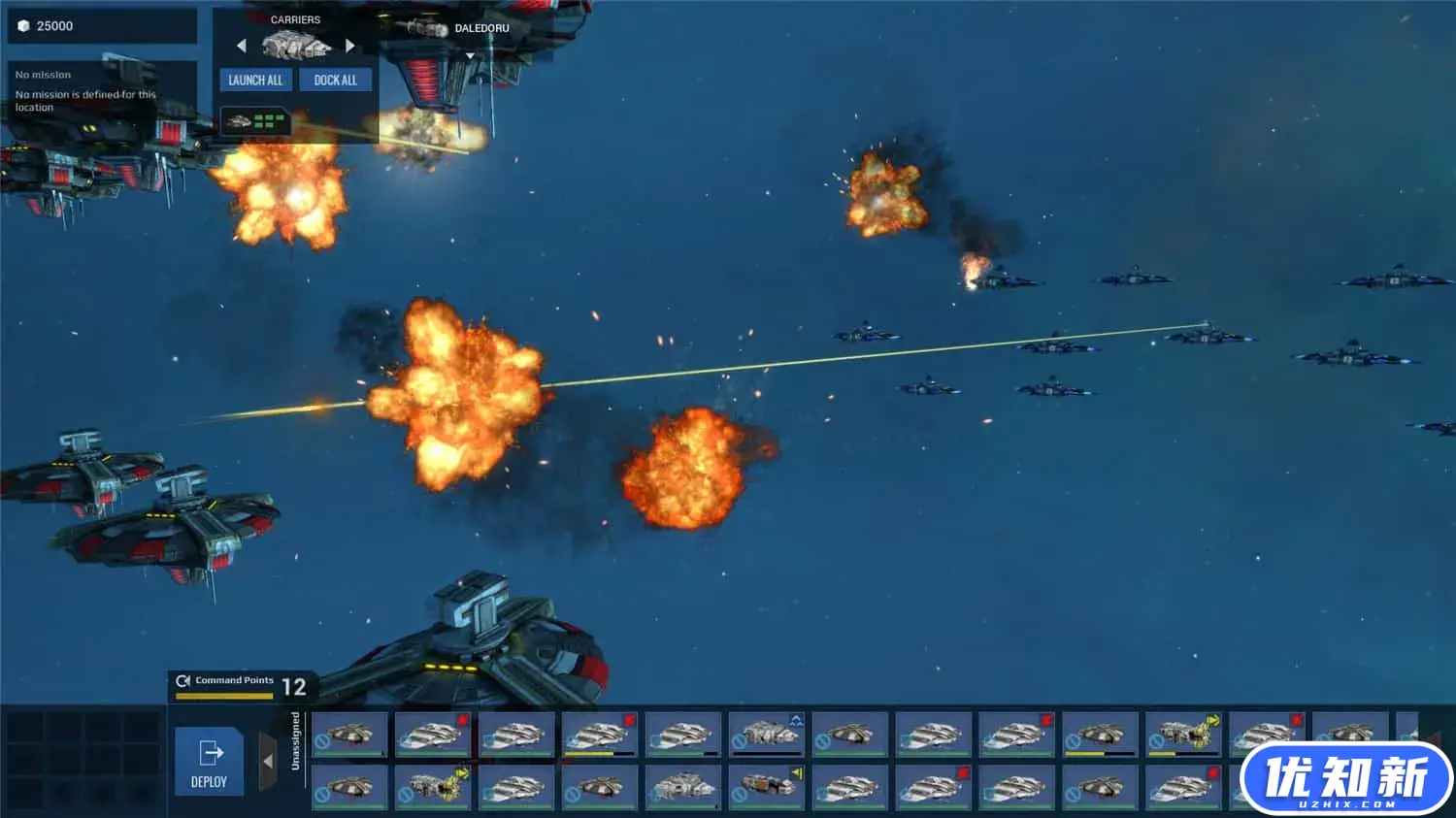Collapse the Unassigned ship list arrow
This screenshot has height=818, width=1456.
pos(268,762)
